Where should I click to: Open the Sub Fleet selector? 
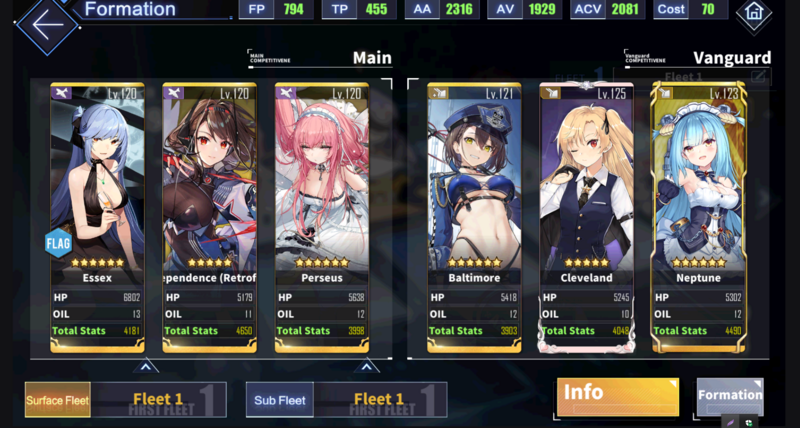279,400
